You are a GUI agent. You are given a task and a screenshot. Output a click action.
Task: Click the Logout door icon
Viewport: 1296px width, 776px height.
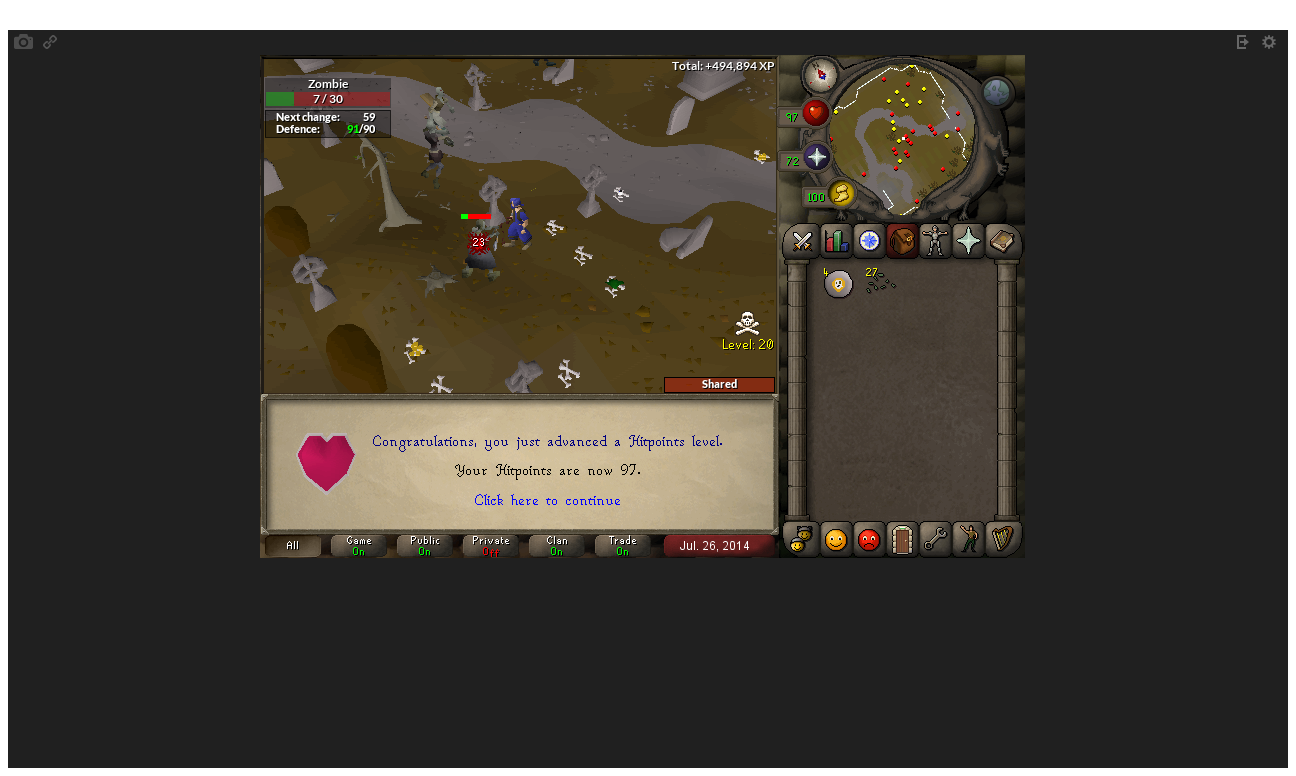(901, 539)
